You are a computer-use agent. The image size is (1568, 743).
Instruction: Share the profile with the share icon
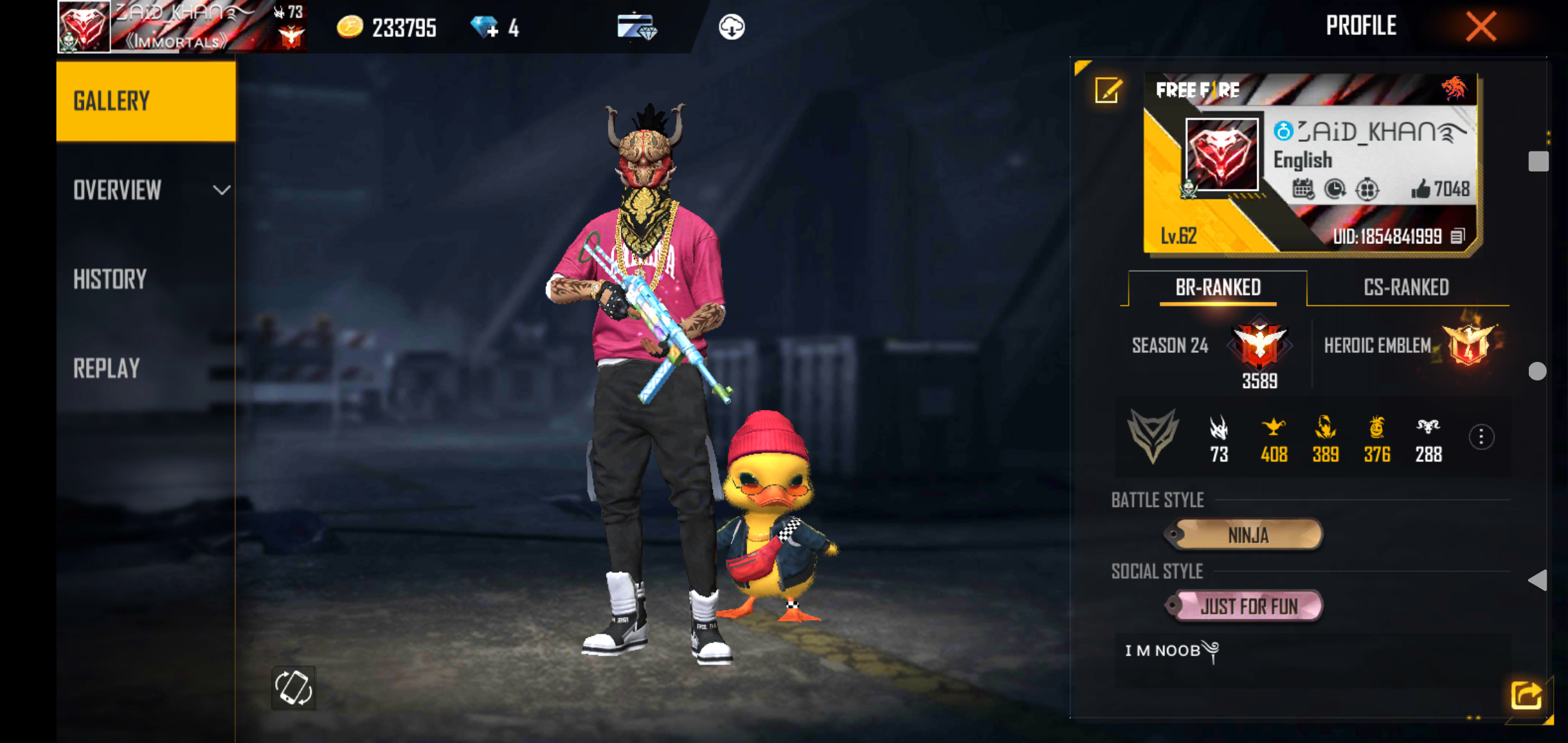tap(1526, 695)
